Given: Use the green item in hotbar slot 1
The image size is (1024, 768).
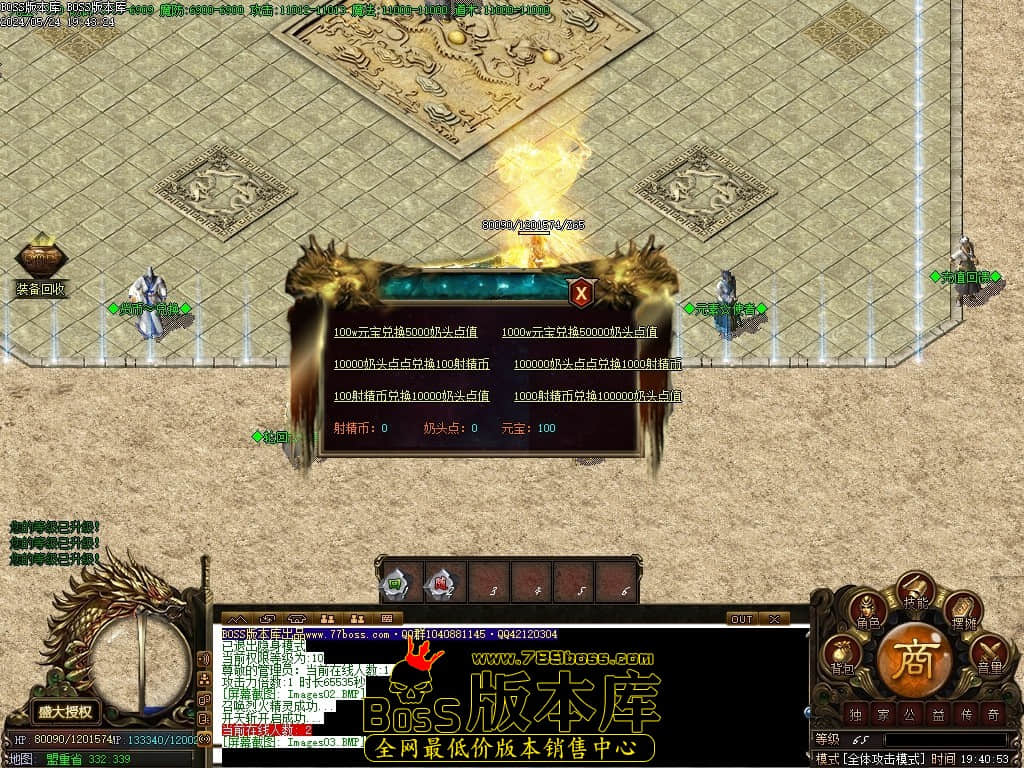Looking at the screenshot, I should pos(393,583).
